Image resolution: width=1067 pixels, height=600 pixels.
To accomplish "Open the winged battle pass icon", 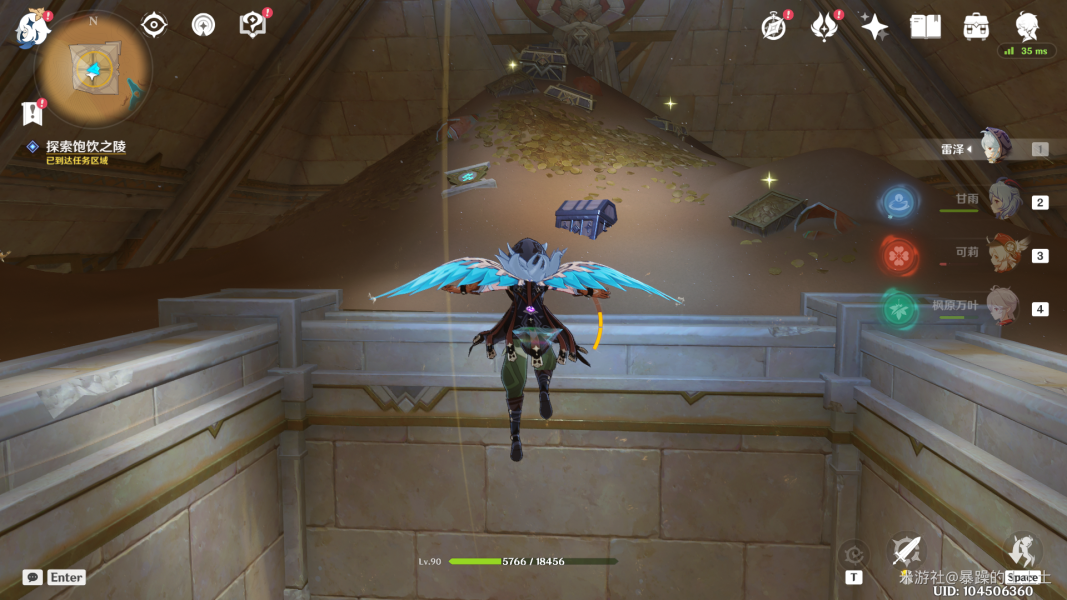I will click(x=824, y=27).
